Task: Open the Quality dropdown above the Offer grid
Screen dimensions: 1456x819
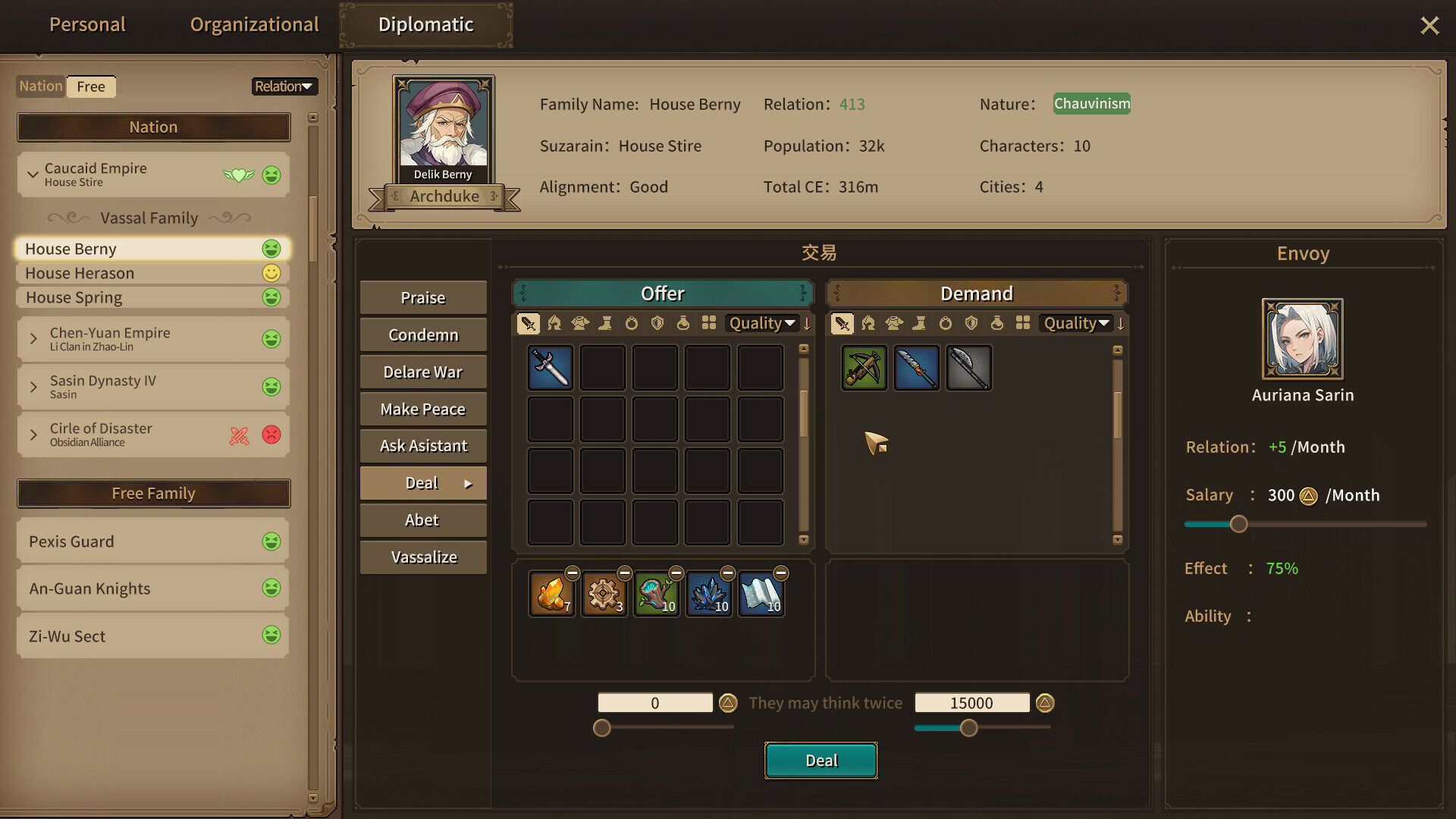Action: tap(761, 323)
